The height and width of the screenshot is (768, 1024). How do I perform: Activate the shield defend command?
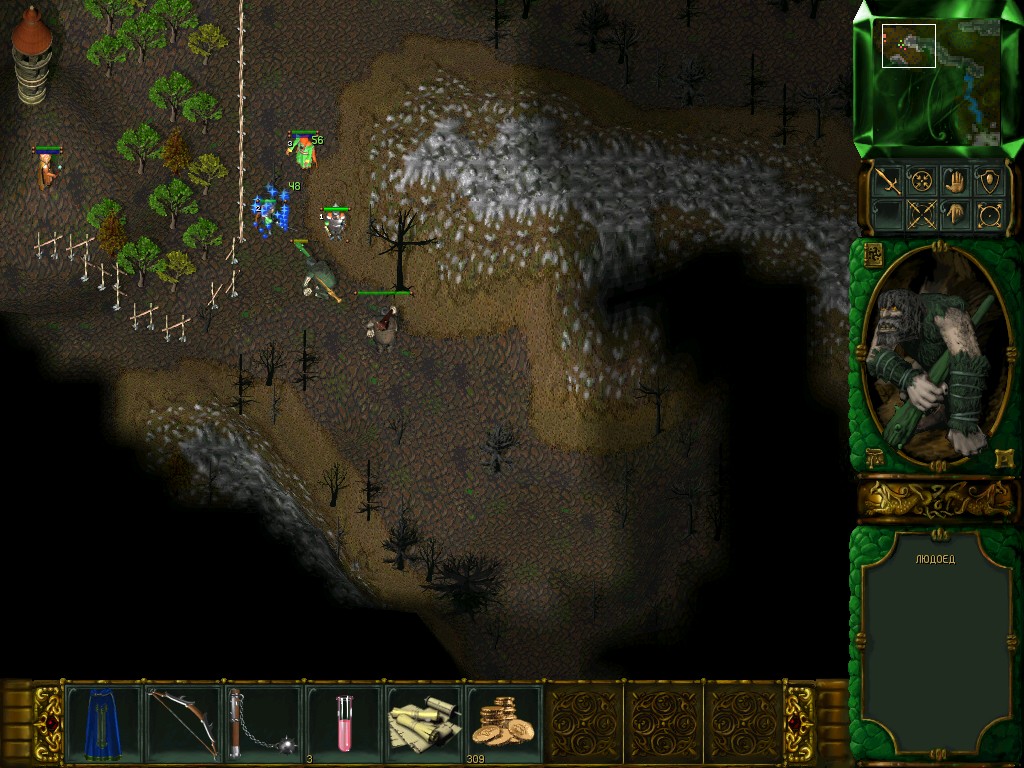tap(989, 181)
